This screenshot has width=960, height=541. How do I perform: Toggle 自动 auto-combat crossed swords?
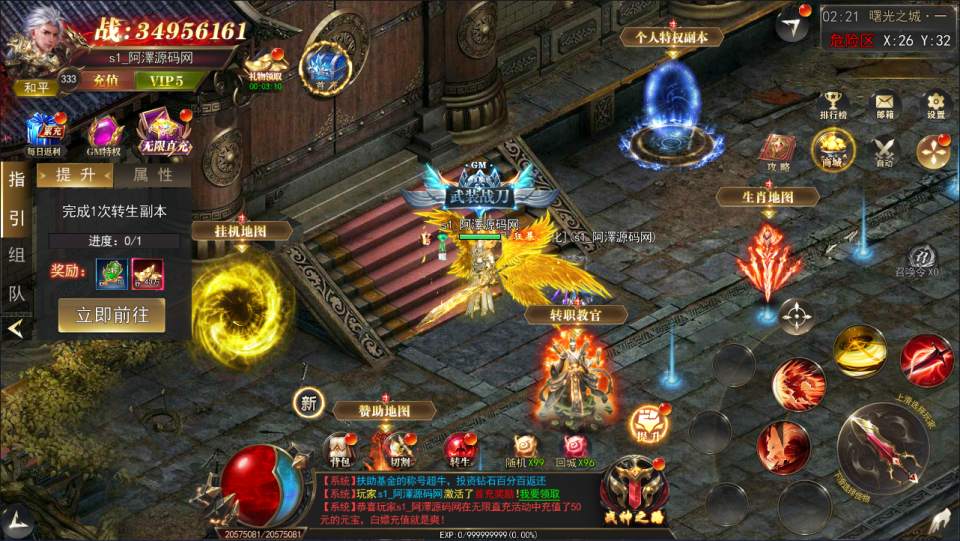pos(884,151)
